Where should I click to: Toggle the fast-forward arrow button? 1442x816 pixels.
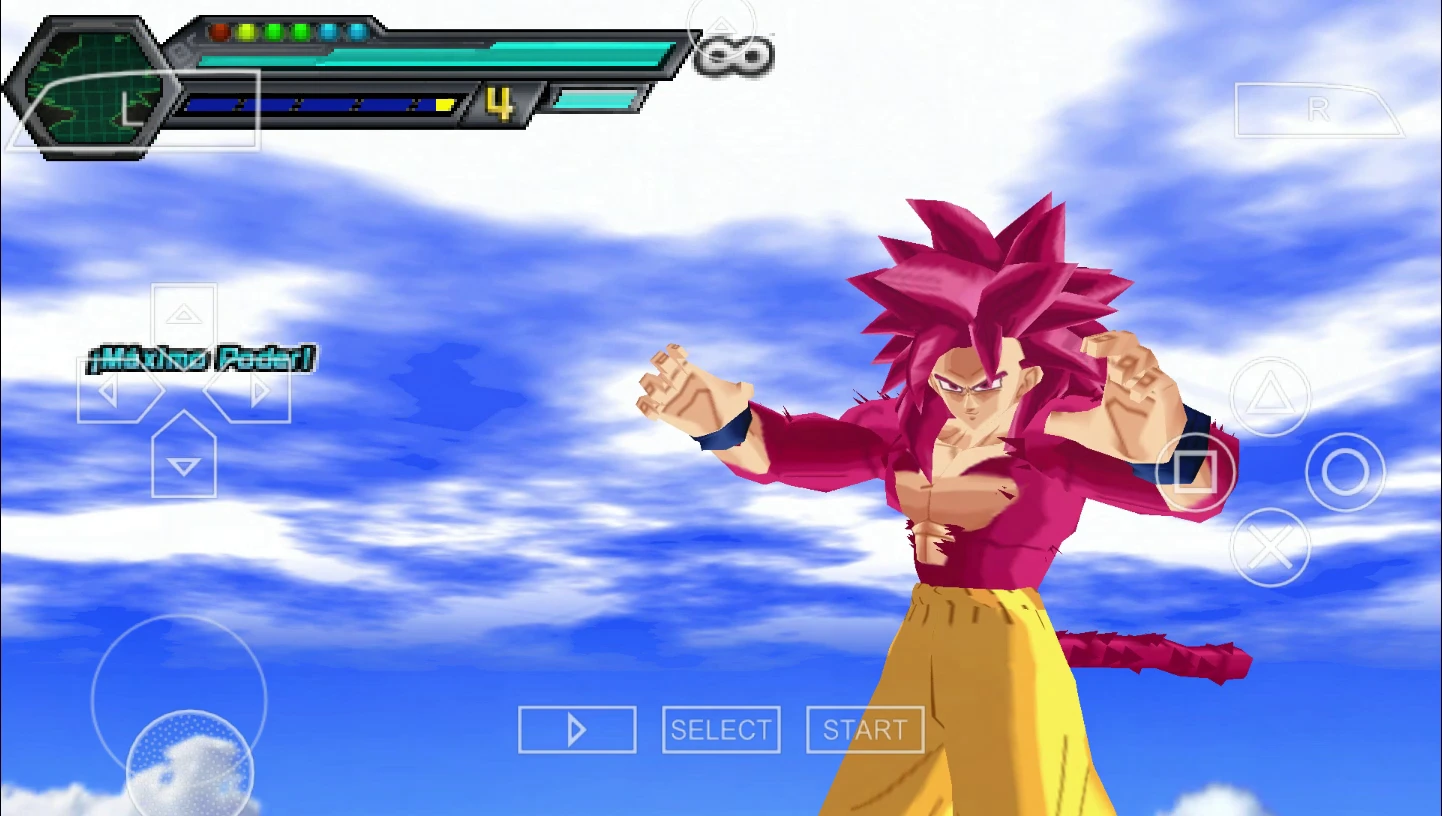pos(577,730)
